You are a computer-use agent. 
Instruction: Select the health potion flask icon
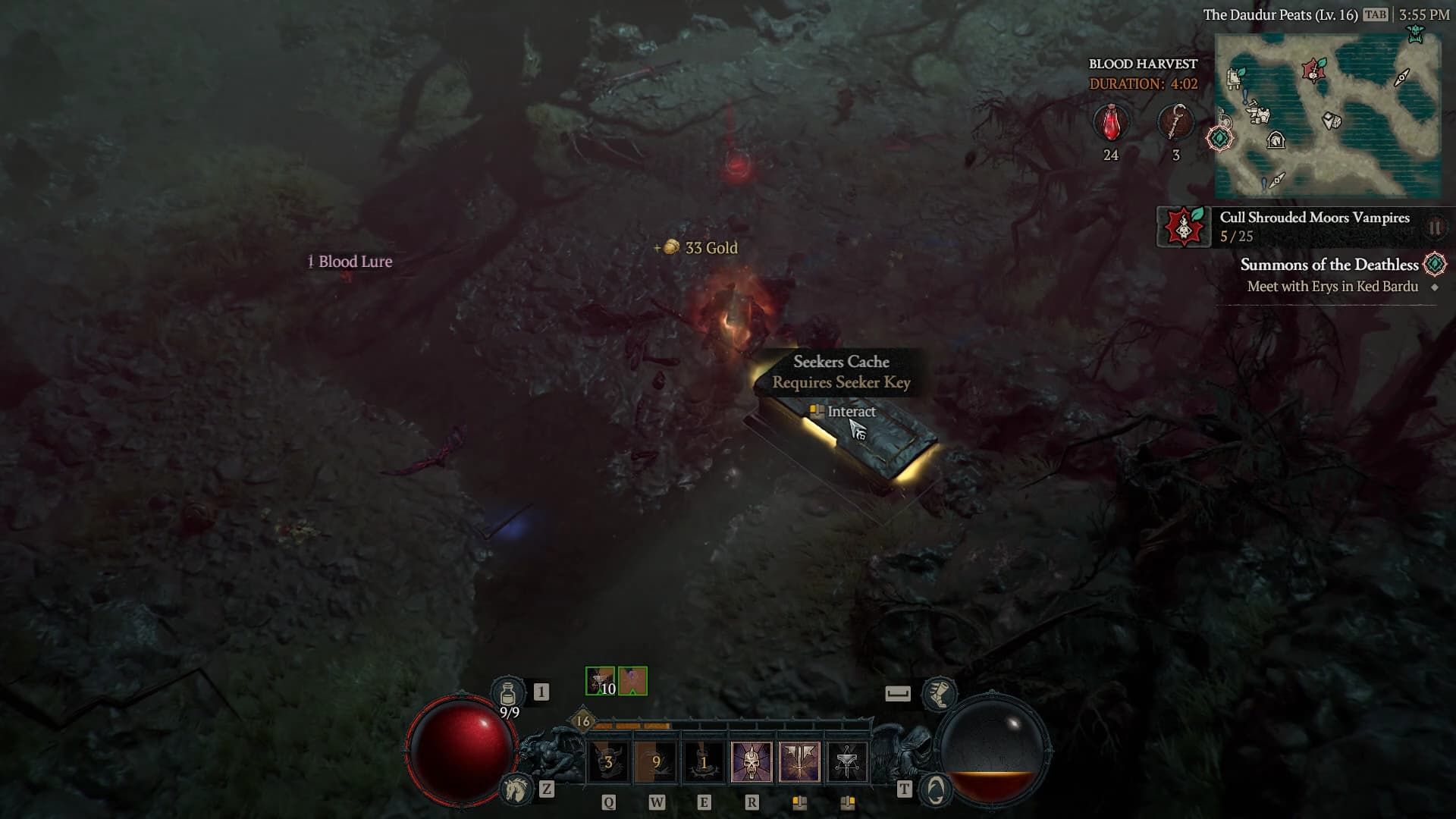pyautogui.click(x=510, y=692)
